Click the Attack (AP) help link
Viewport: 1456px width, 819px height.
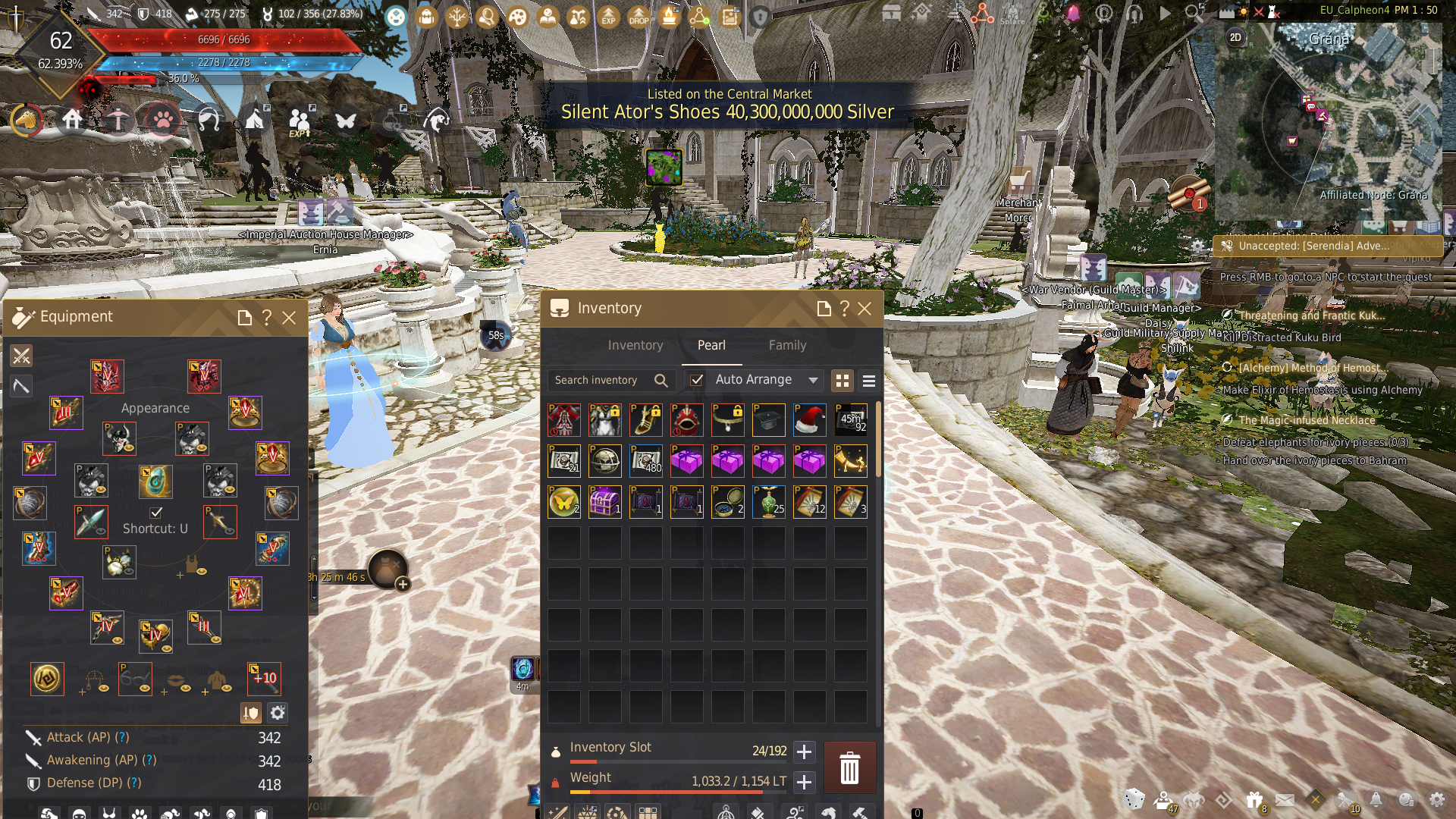[x=122, y=737]
